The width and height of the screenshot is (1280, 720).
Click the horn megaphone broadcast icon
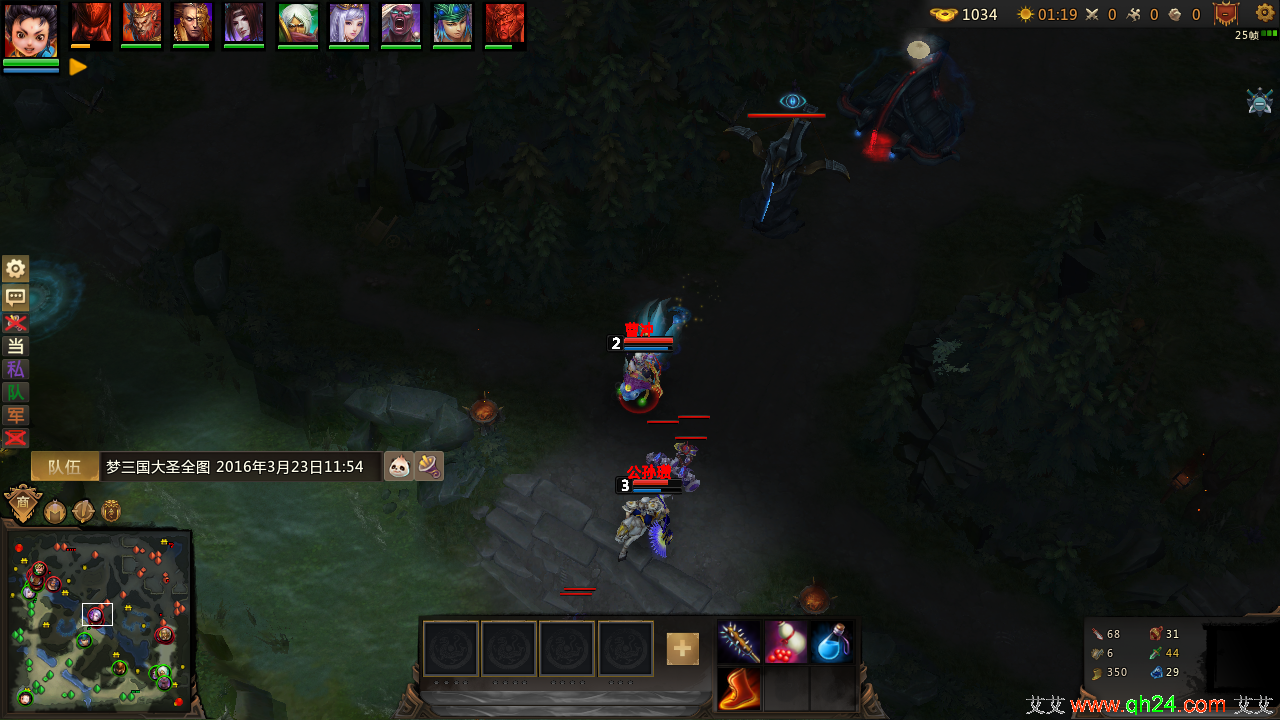pos(429,466)
